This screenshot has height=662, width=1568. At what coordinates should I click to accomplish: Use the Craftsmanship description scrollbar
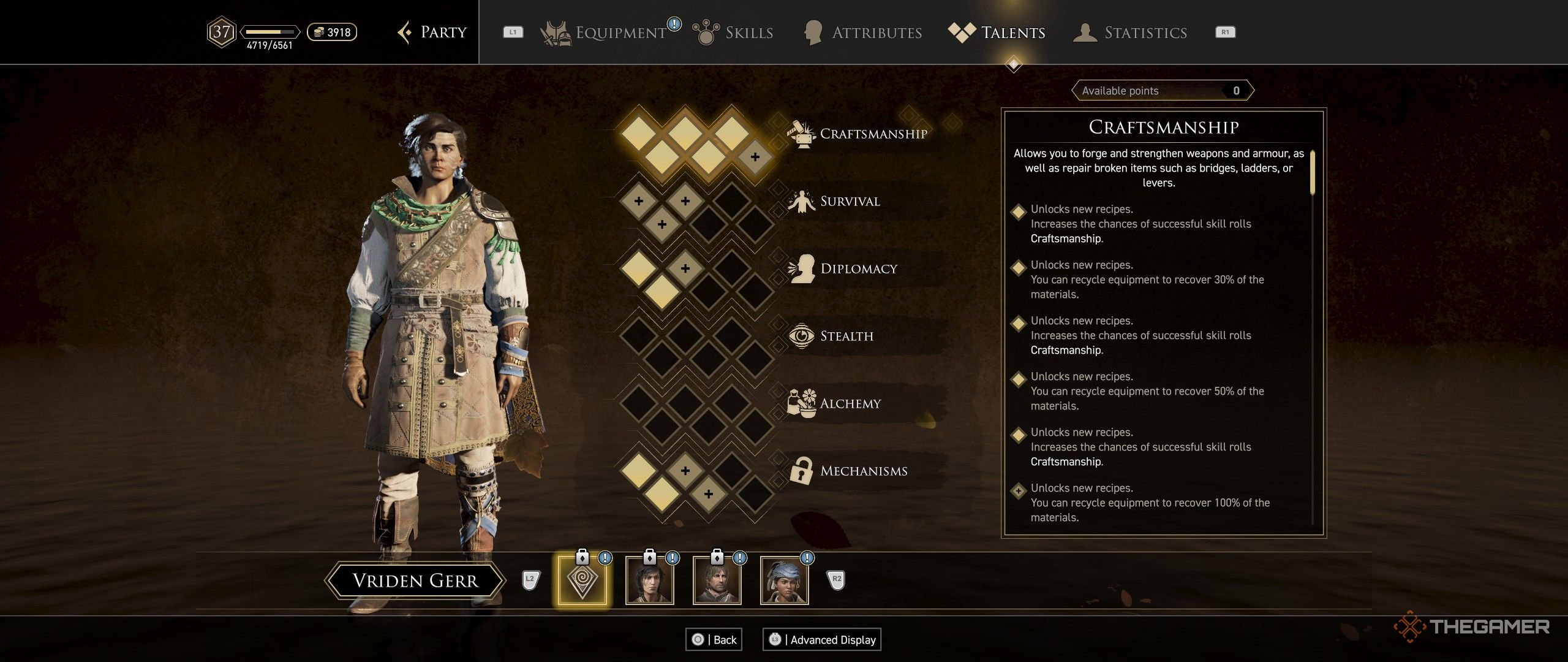click(x=1313, y=173)
